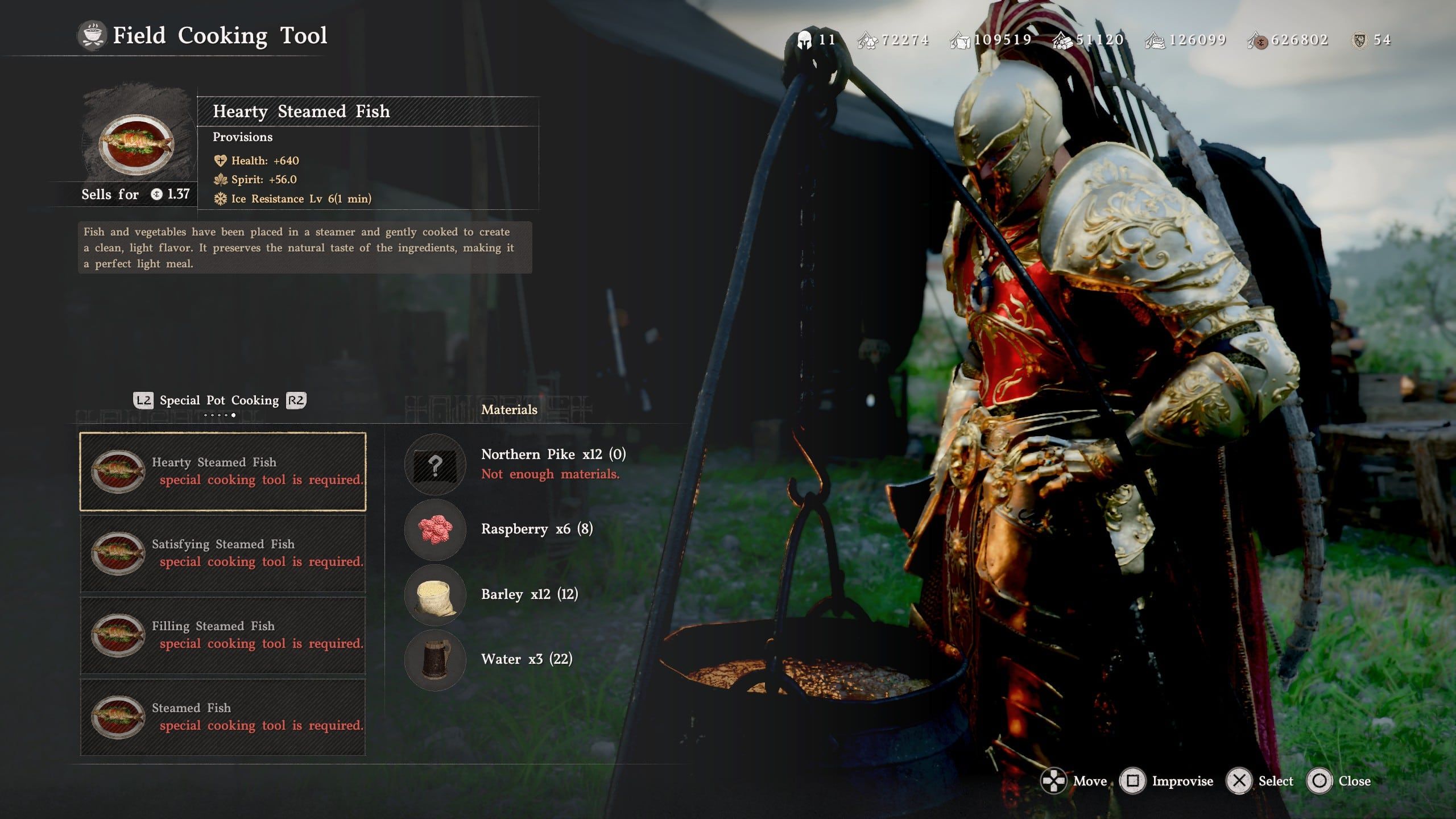Open the Special Pot Cooking category
The image size is (1456, 819).
click(219, 400)
